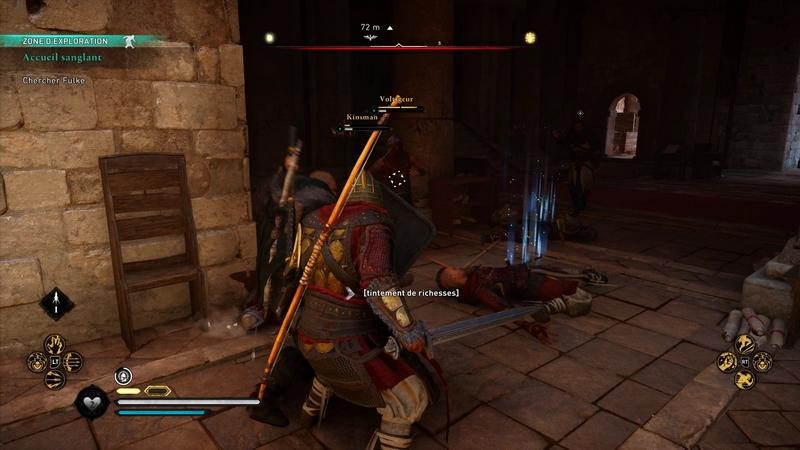
Task: Use the heart ration healing icon
Action: [91, 402]
